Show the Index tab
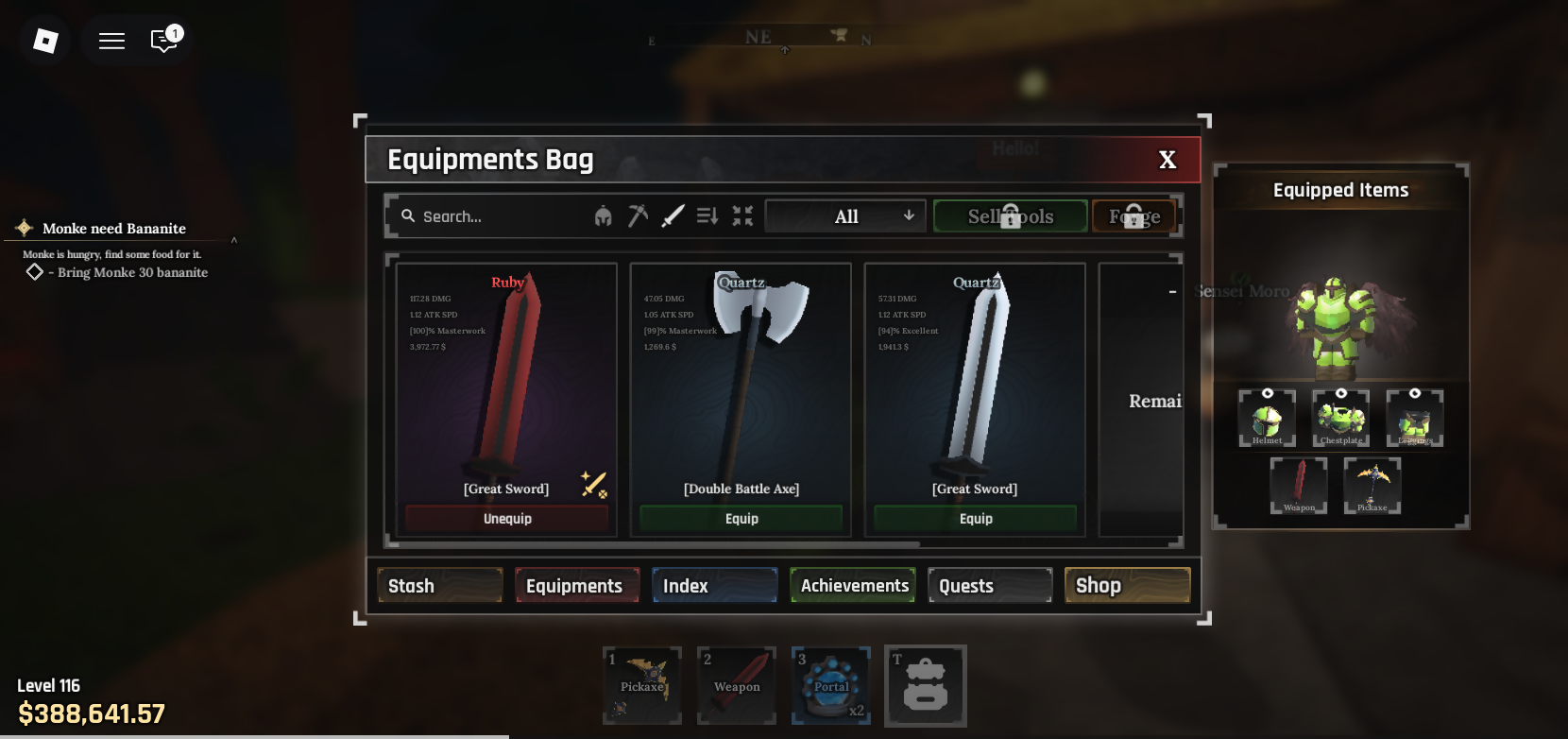Viewport: 1568px width, 739px height. [x=714, y=586]
